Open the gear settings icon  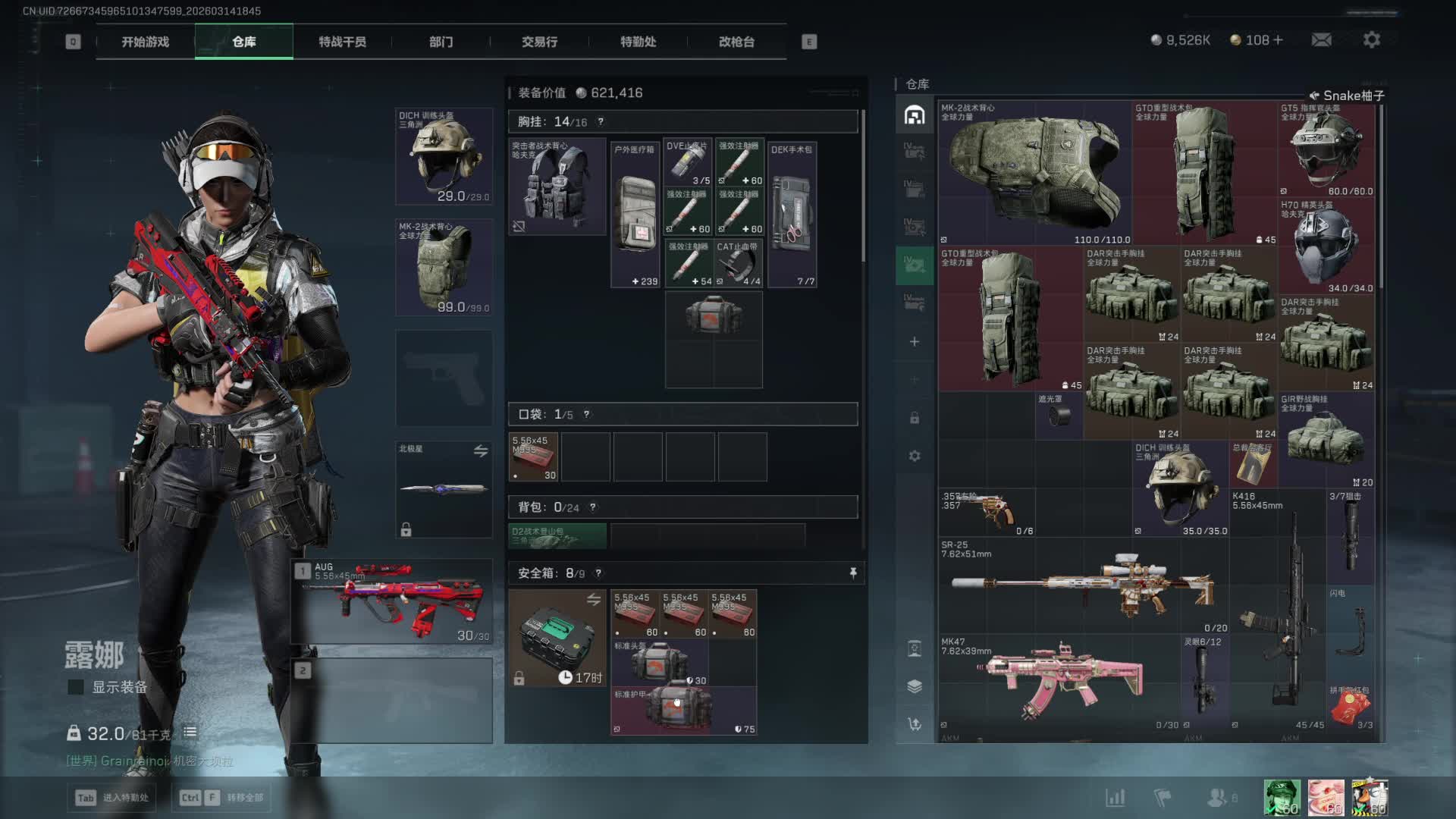tap(1371, 39)
